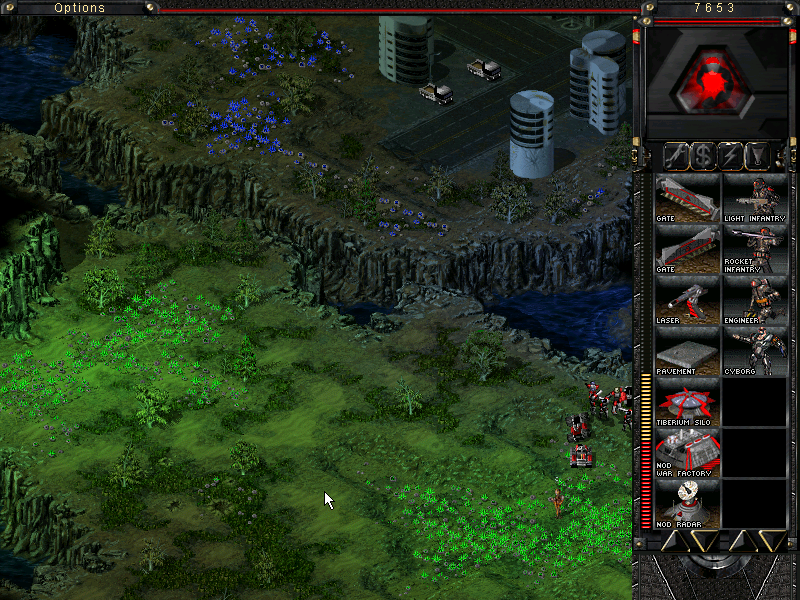This screenshot has height=600, width=800.
Task: Open the Options menu
Action: pyautogui.click(x=79, y=8)
